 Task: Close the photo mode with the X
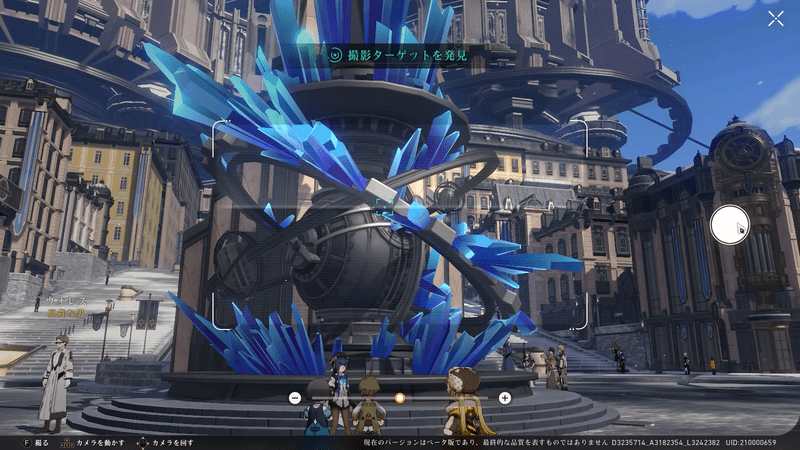(x=775, y=19)
